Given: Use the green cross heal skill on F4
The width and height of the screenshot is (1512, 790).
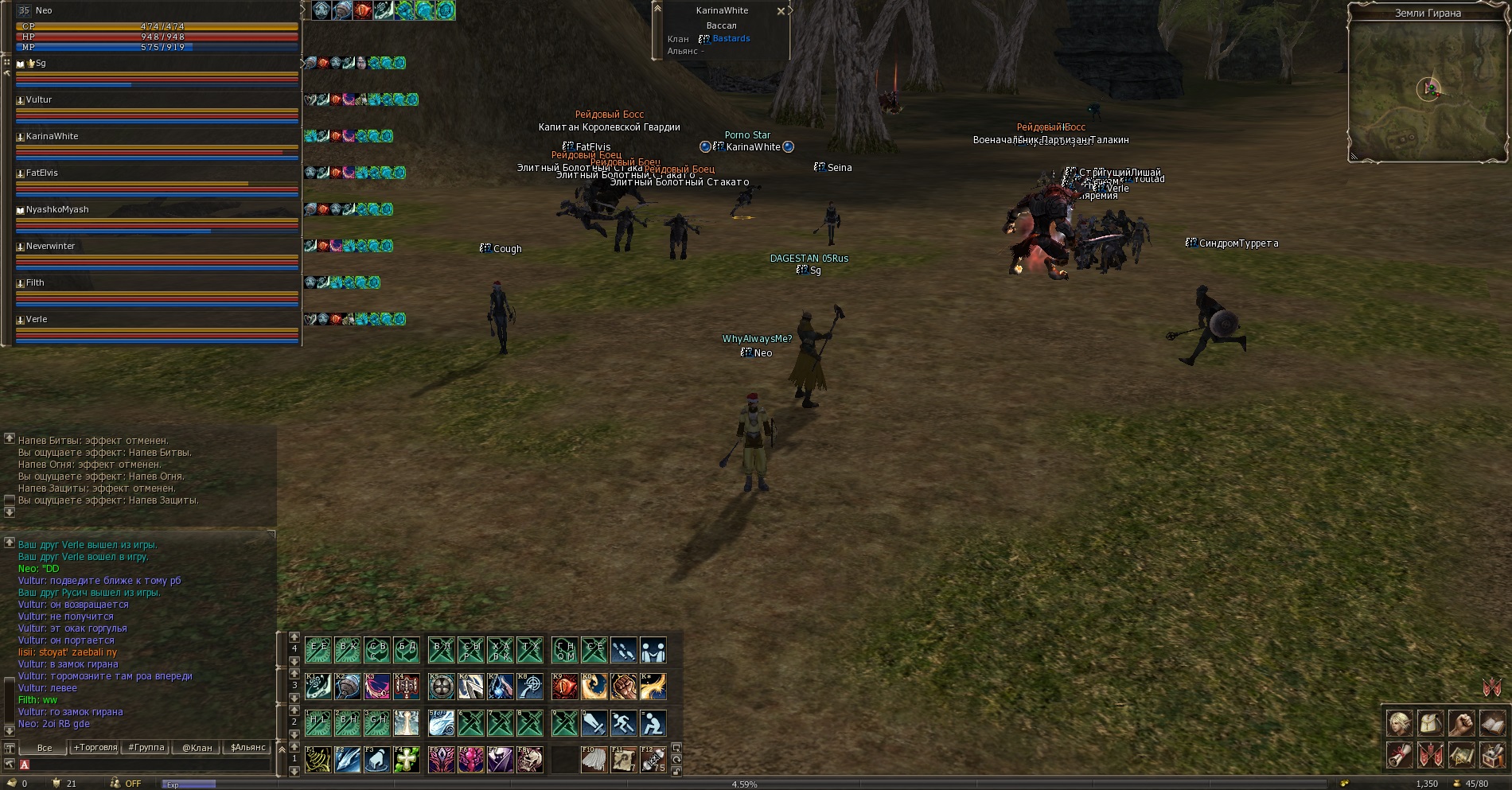Looking at the screenshot, I should click(x=407, y=760).
